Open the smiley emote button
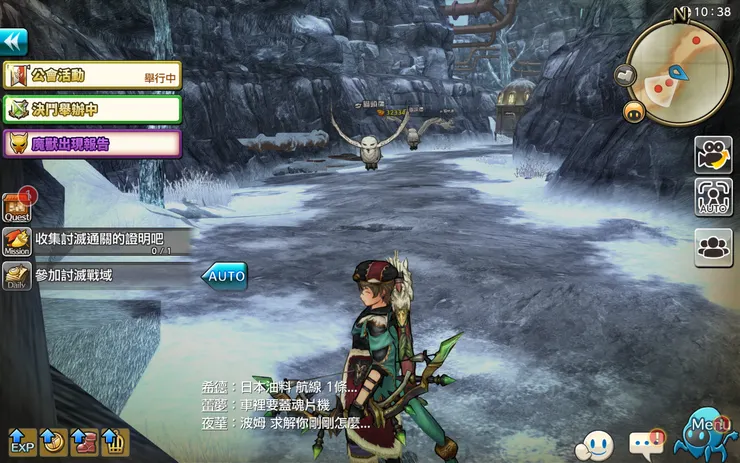Viewport: 740px width, 463px height. 599,442
